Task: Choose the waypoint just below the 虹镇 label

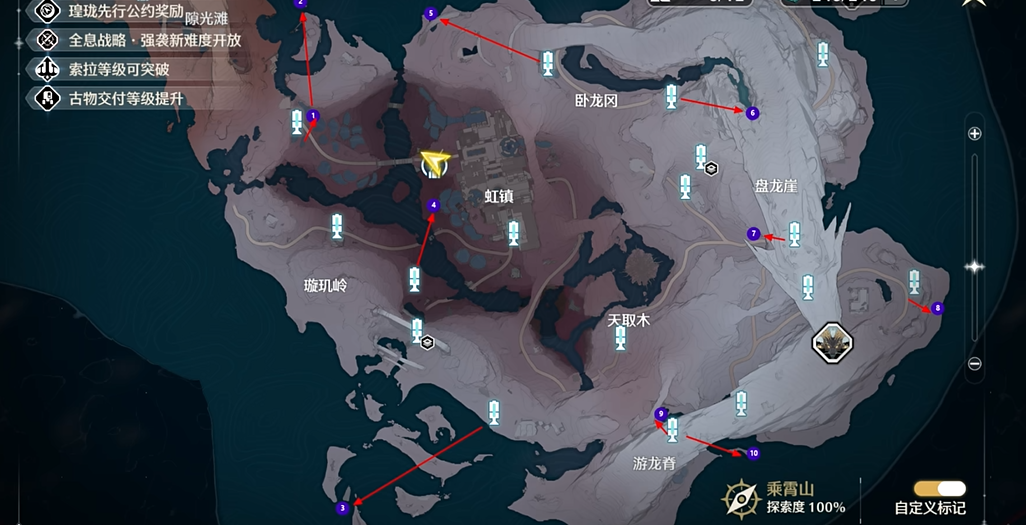Action: coord(514,233)
